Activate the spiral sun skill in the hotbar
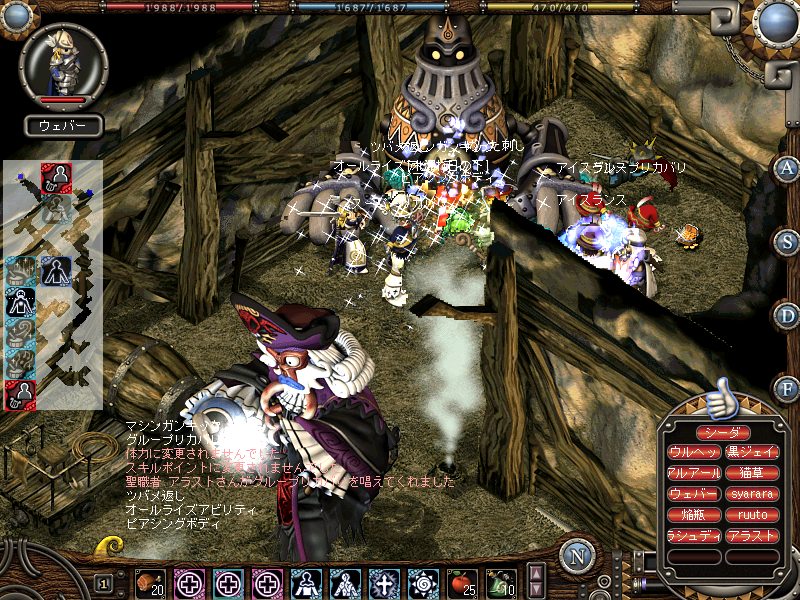Viewport: 800px width, 600px height. 424,582
